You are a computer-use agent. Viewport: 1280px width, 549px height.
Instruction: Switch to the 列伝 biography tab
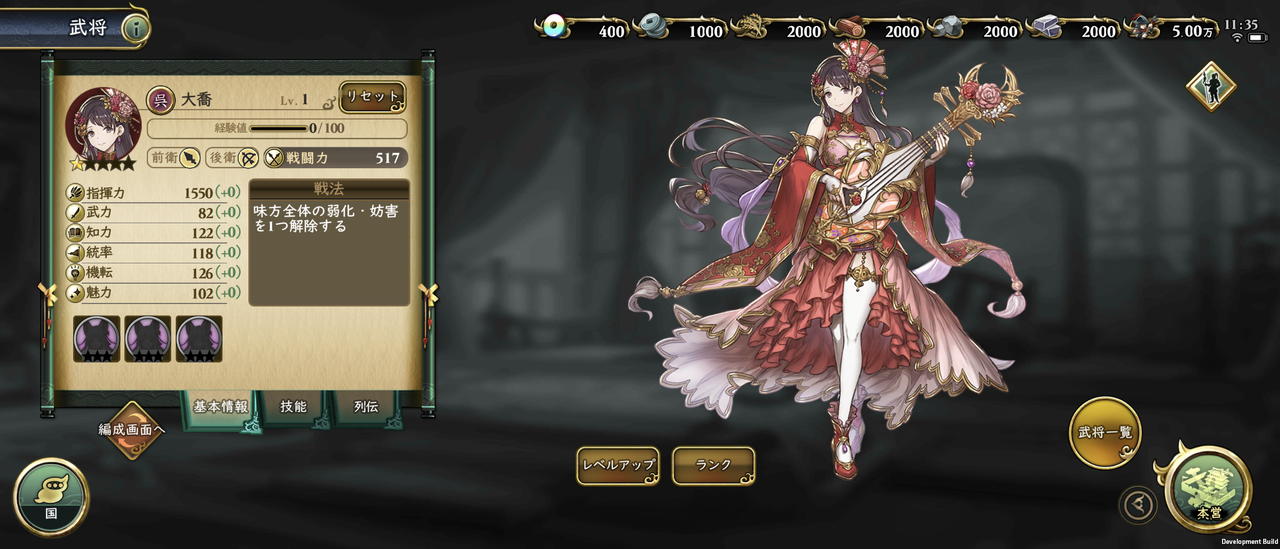(x=366, y=407)
